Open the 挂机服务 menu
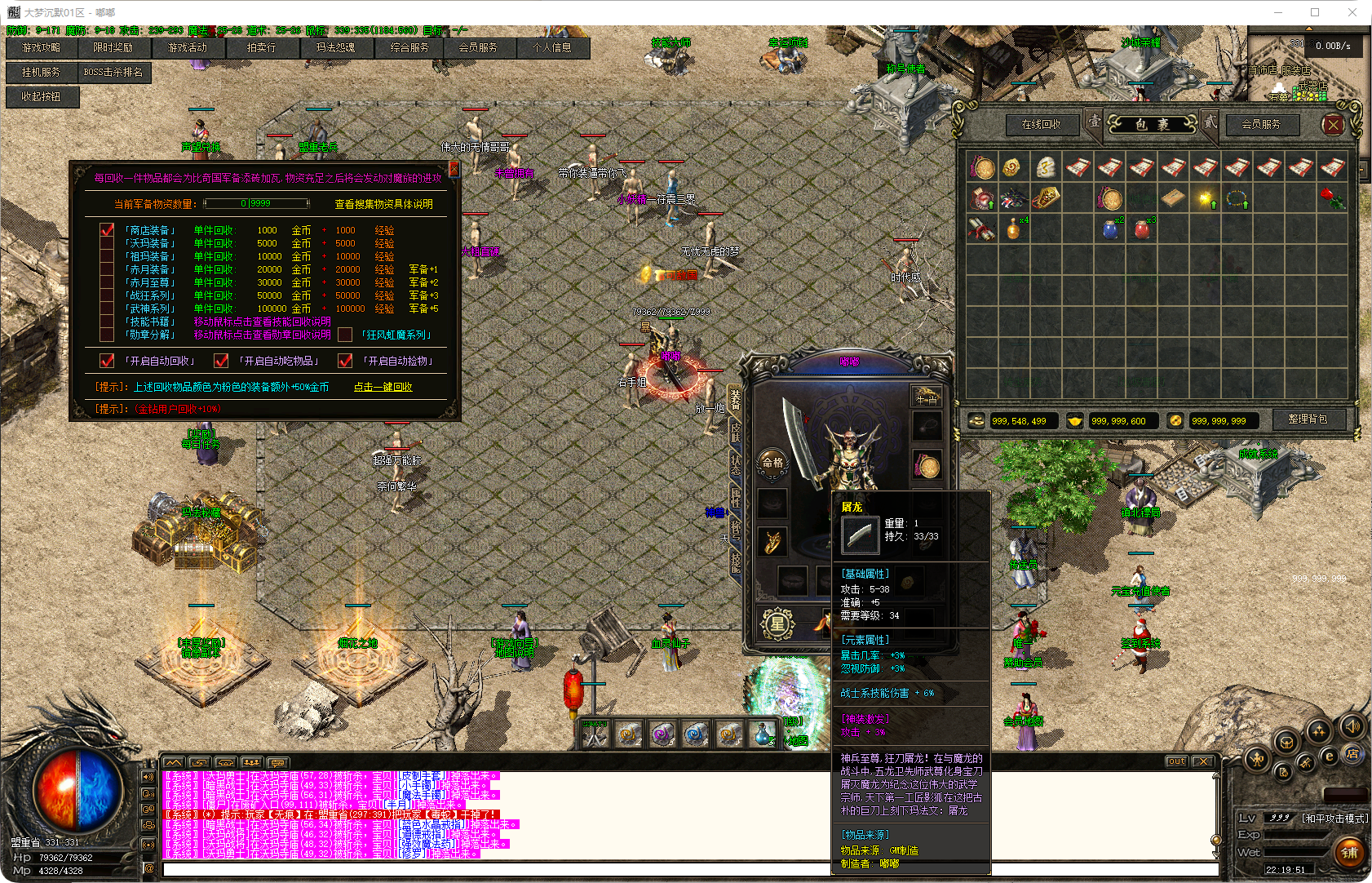Image resolution: width=1372 pixels, height=883 pixels. point(42,73)
